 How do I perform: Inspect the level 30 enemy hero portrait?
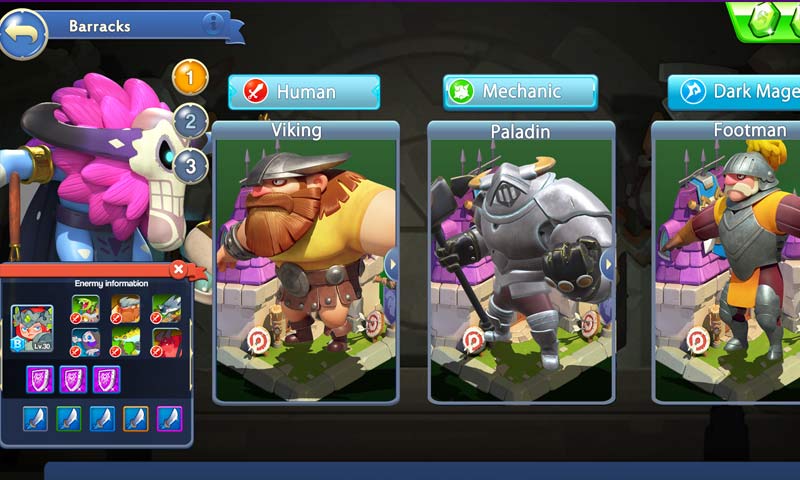pos(32,326)
